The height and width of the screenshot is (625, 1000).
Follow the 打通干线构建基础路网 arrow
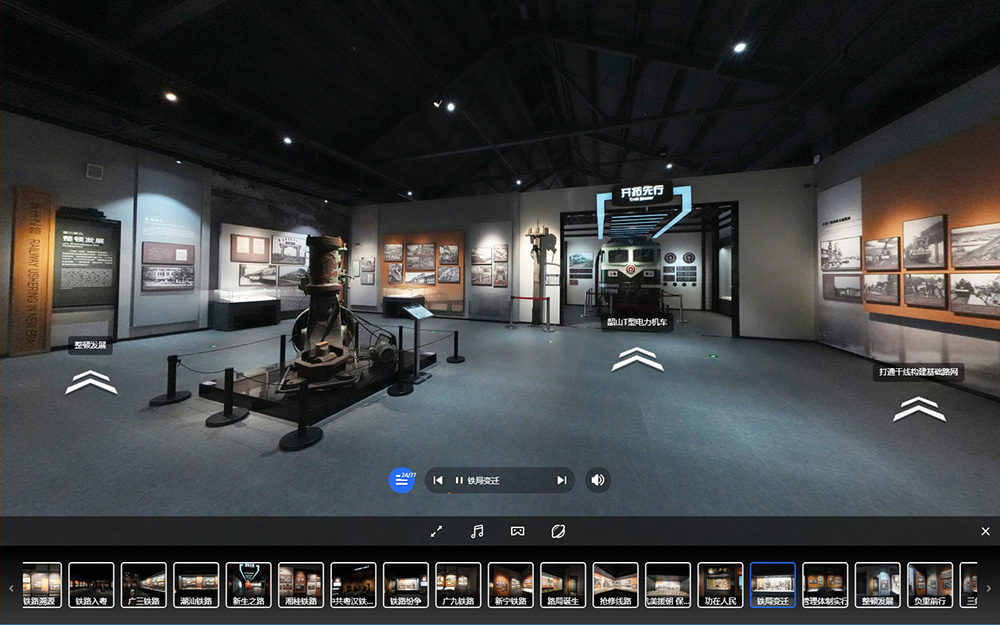coord(919,408)
